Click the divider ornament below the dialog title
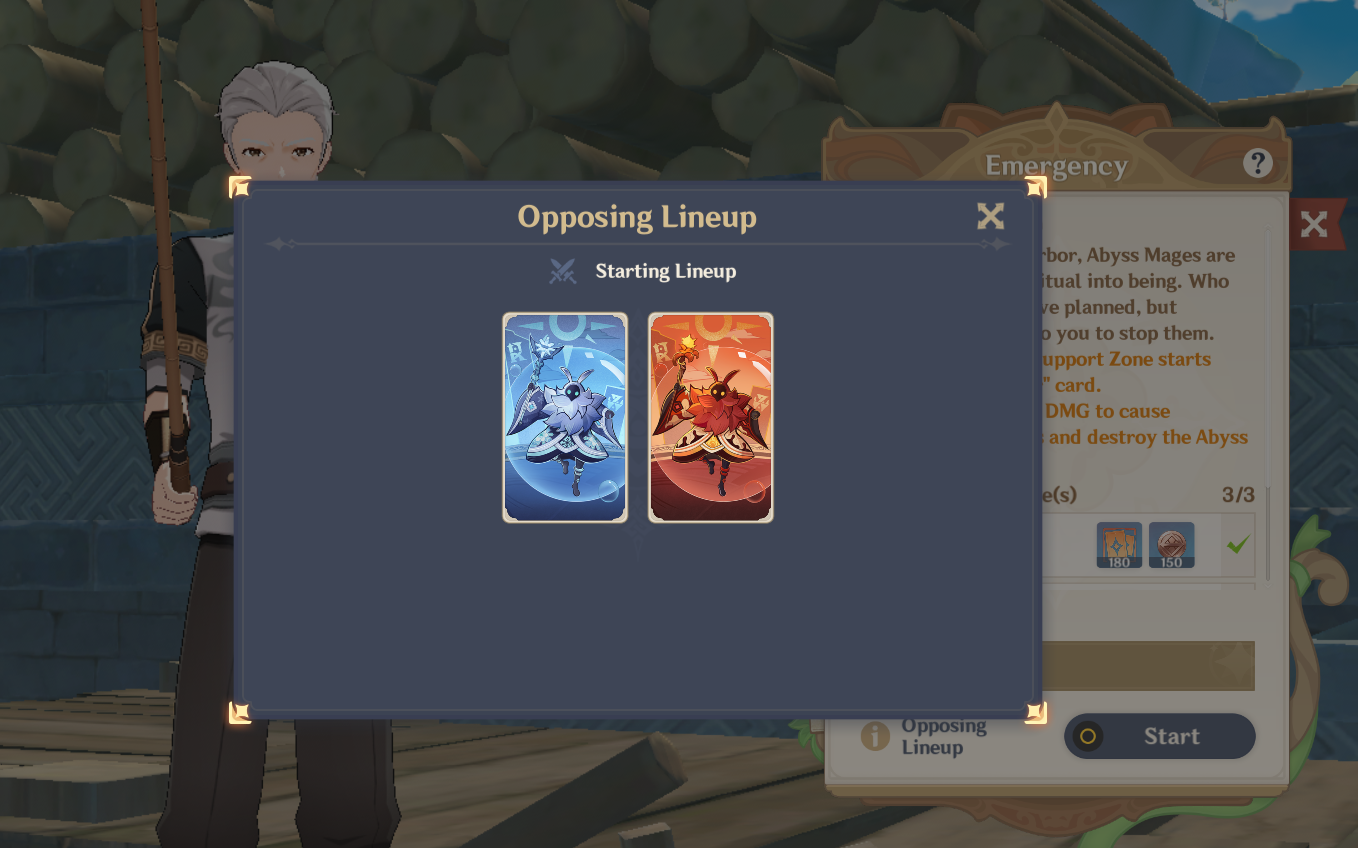Viewport: 1358px width, 848px height. 637,244
